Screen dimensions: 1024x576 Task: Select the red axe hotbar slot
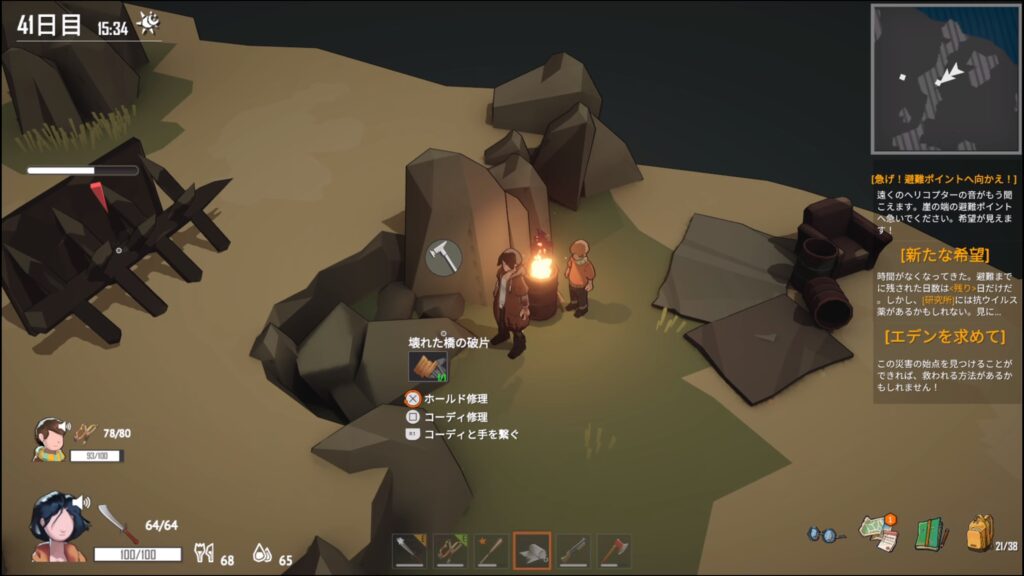[x=614, y=549]
